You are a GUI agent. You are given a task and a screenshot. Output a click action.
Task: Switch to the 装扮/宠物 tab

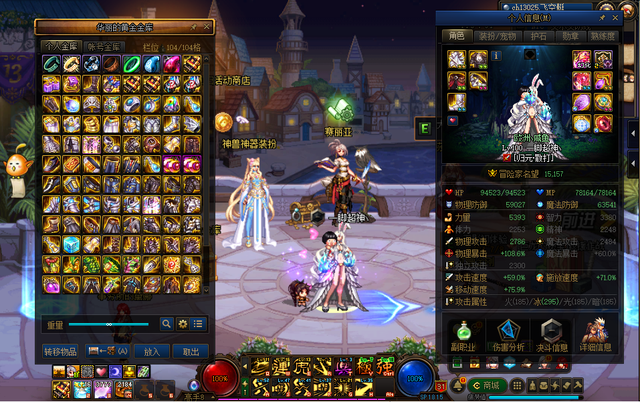(x=500, y=34)
